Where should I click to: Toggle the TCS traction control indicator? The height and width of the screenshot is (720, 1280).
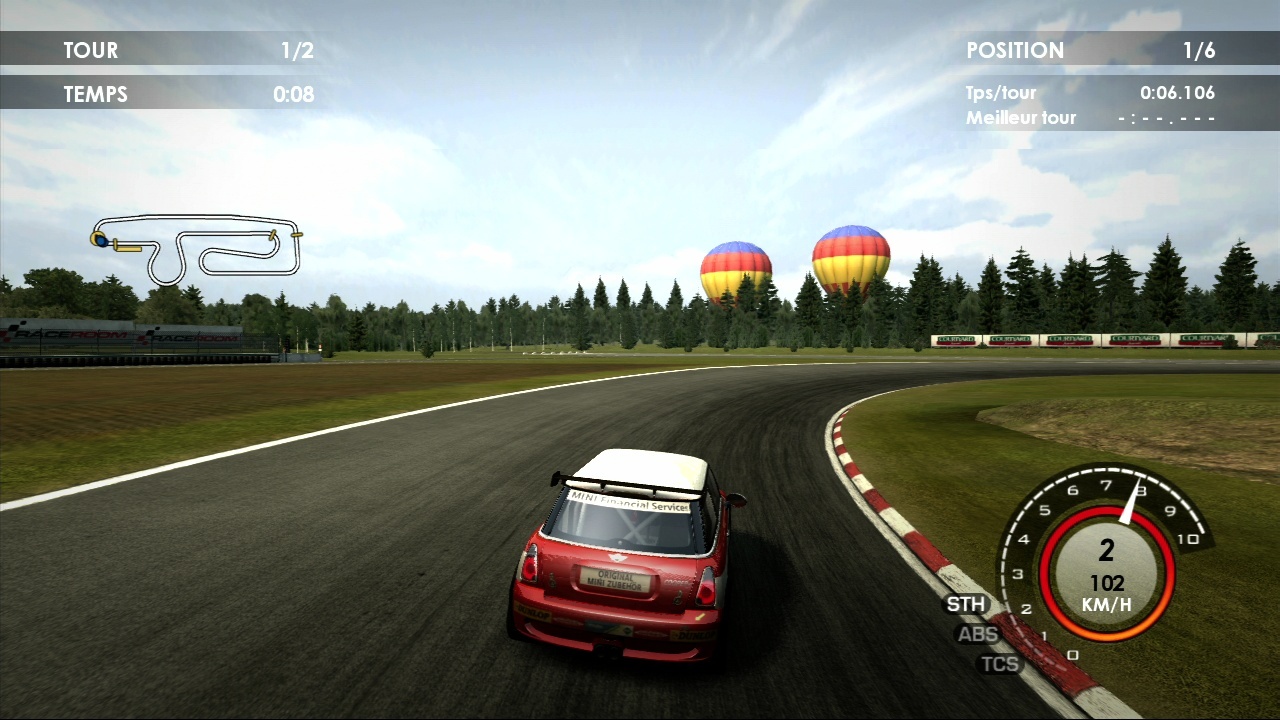coord(999,663)
